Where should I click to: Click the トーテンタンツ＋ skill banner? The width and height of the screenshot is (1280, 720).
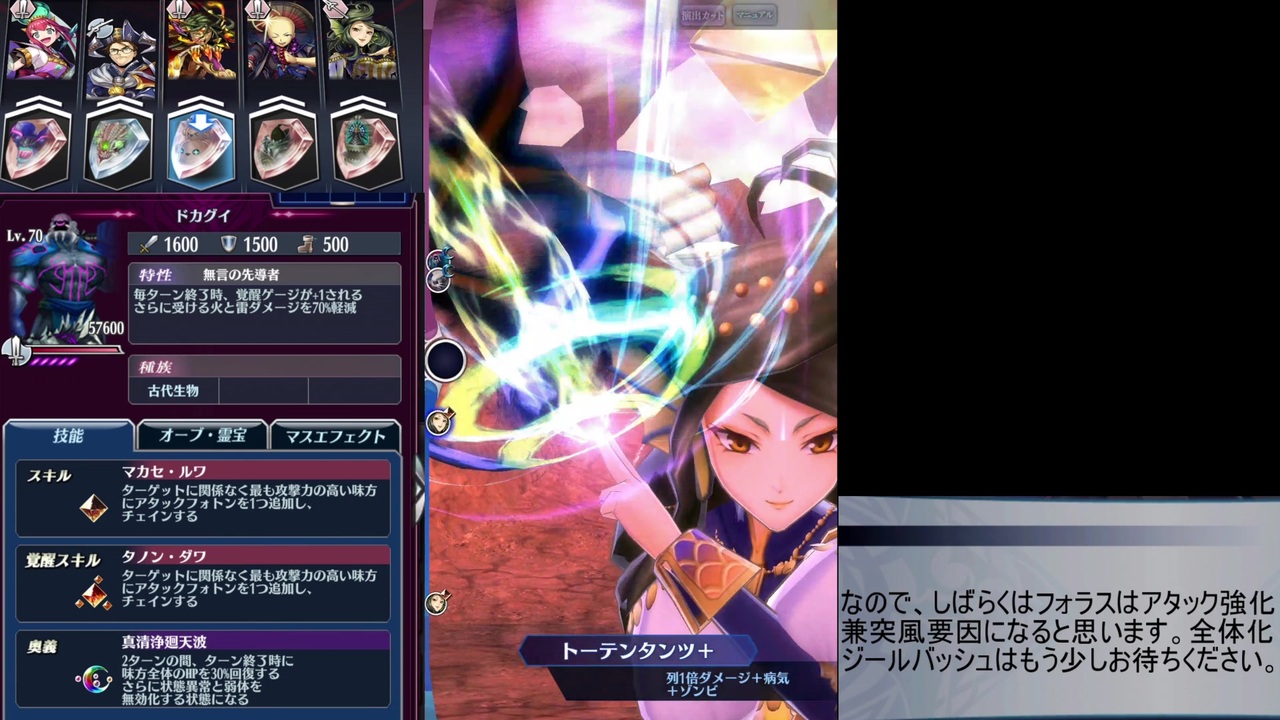click(x=636, y=650)
